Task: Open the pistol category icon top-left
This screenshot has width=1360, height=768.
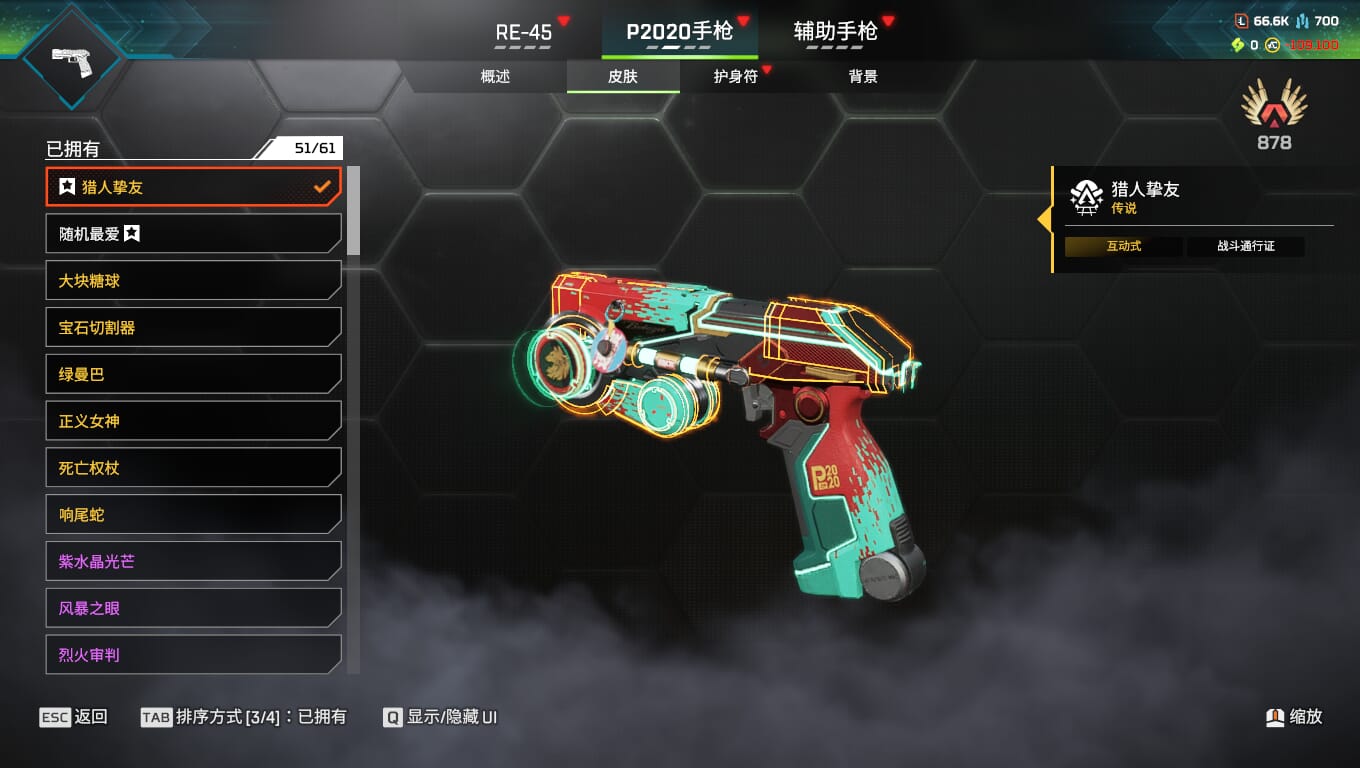Action: tap(72, 57)
